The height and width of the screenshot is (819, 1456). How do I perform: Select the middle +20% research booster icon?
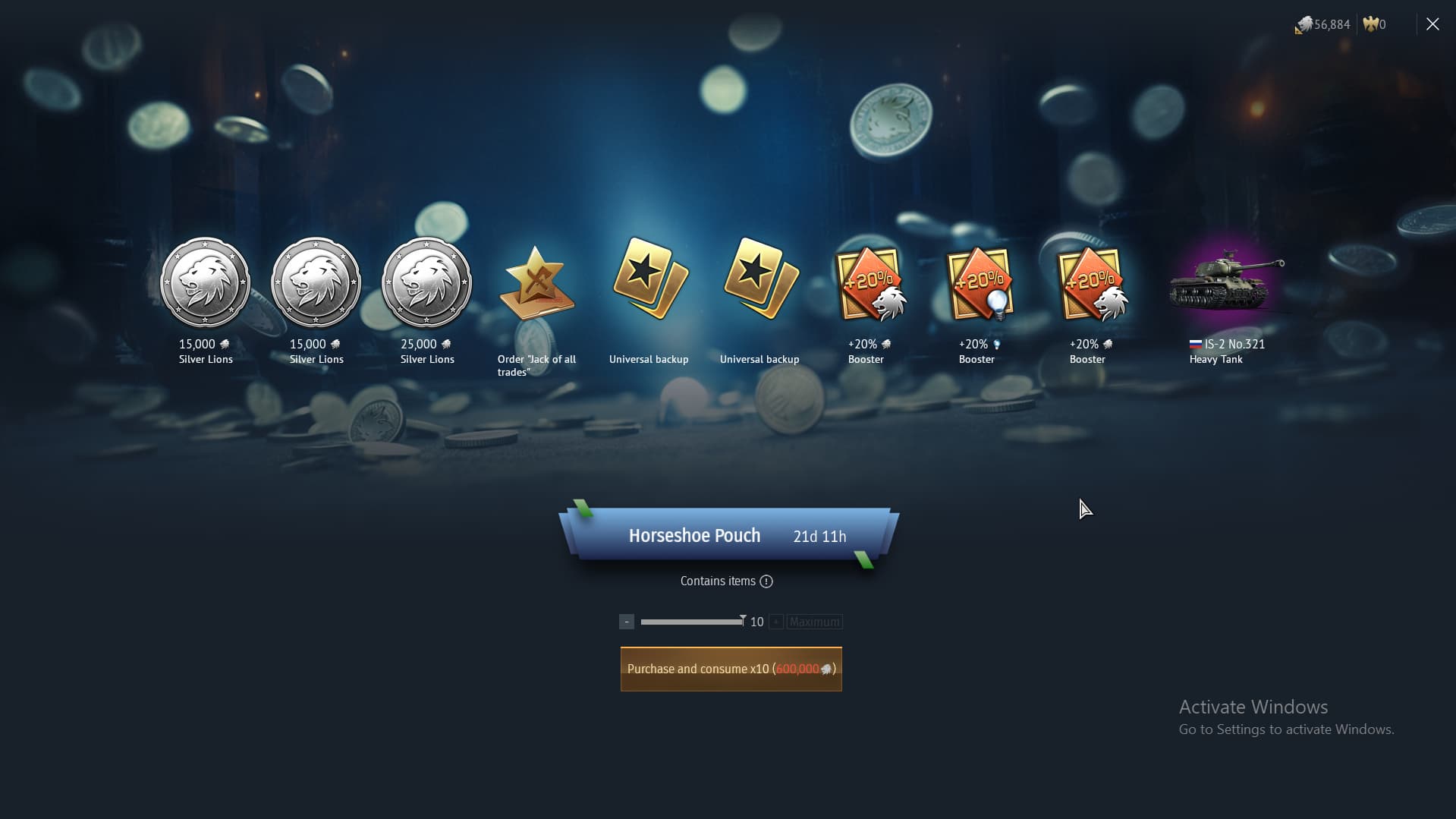[x=980, y=285]
